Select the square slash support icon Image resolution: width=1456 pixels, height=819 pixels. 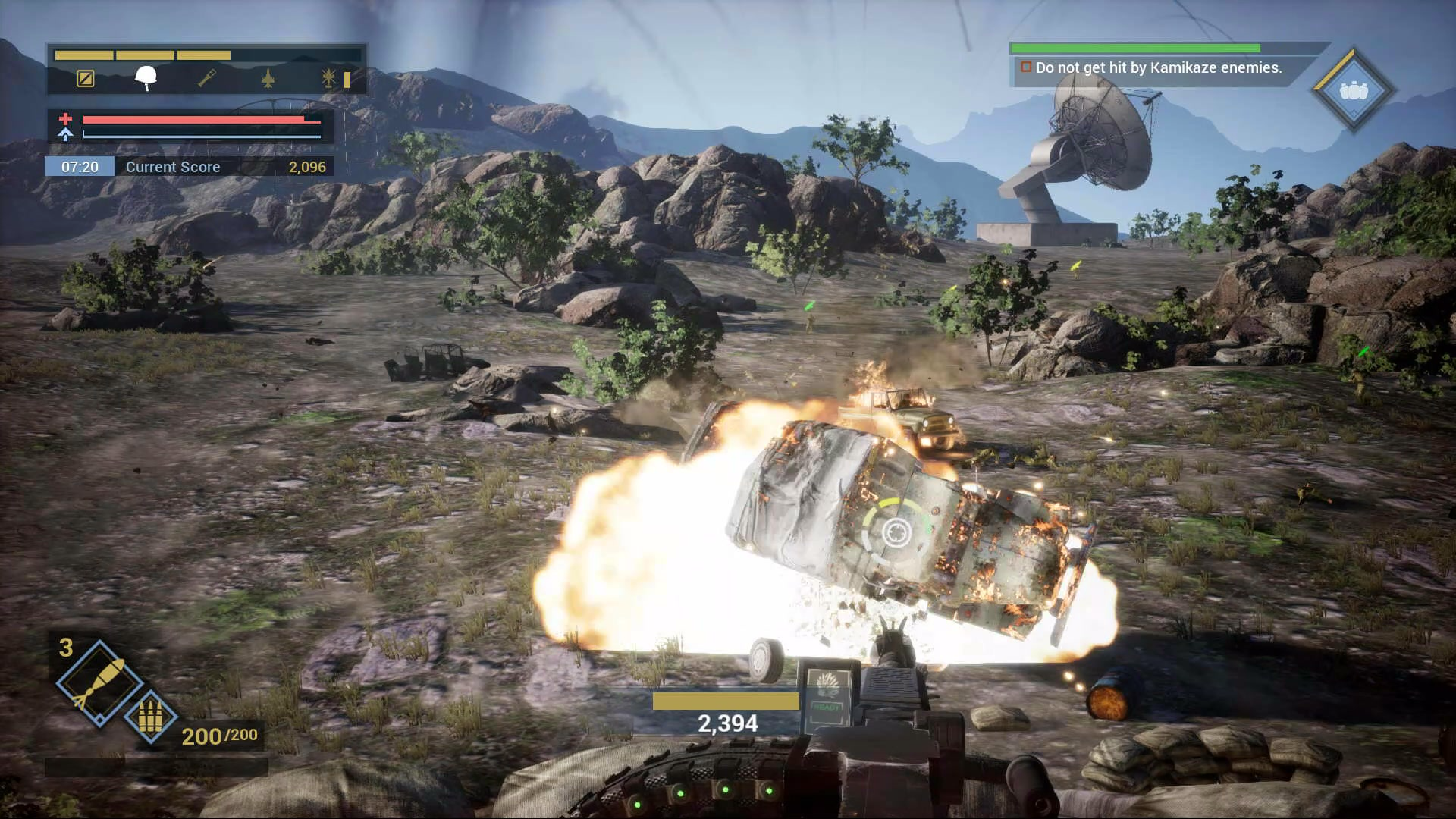click(86, 79)
